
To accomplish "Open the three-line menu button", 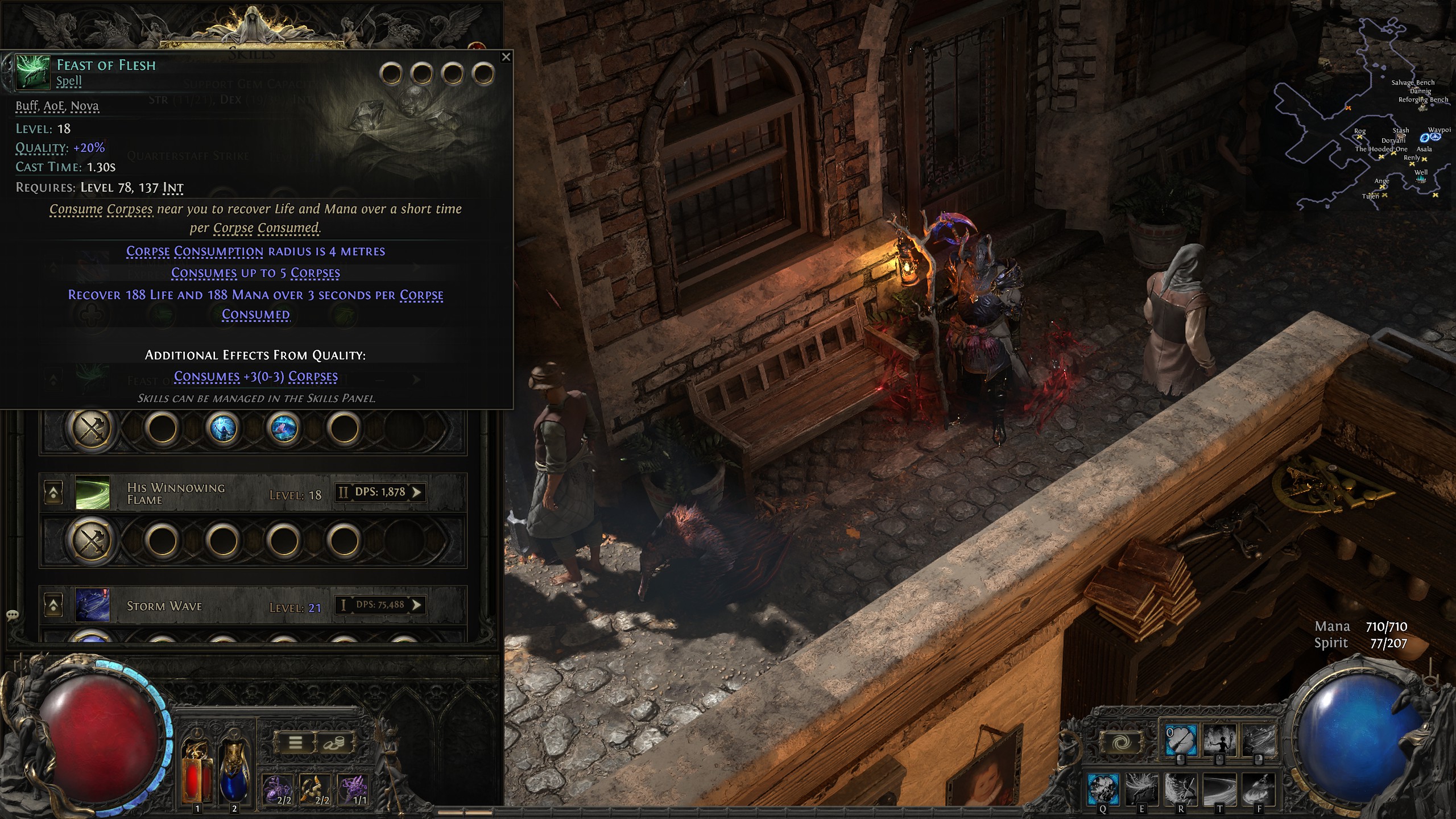I will pyautogui.click(x=295, y=743).
